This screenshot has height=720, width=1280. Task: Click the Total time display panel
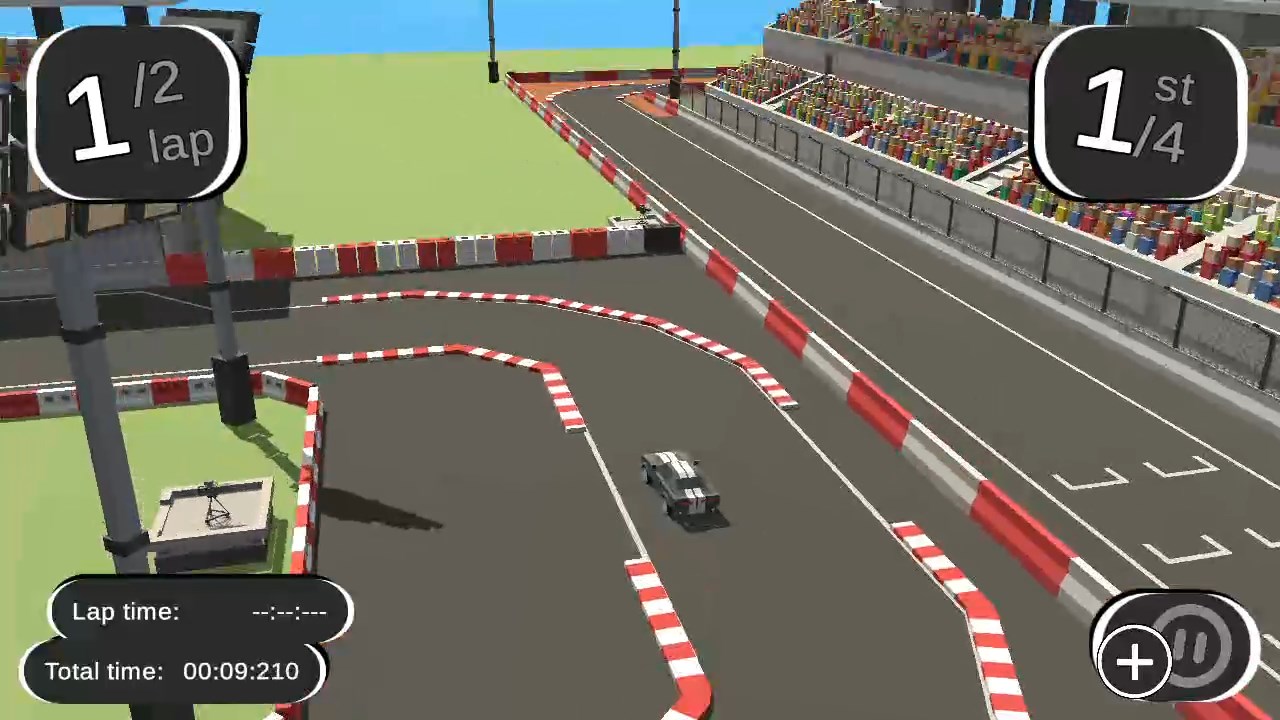coord(175,671)
